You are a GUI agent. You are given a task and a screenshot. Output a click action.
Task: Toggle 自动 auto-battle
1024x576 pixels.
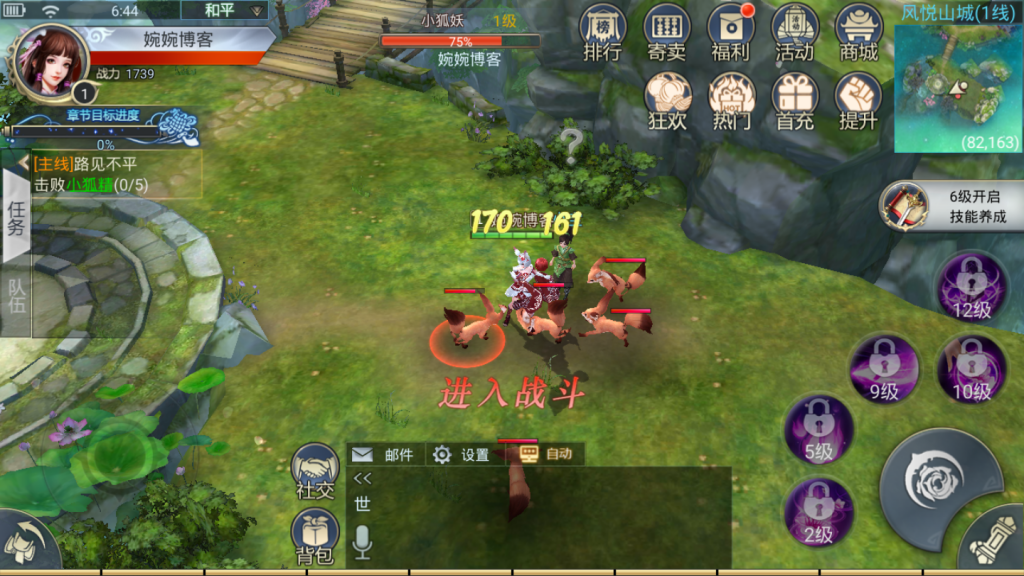point(546,455)
